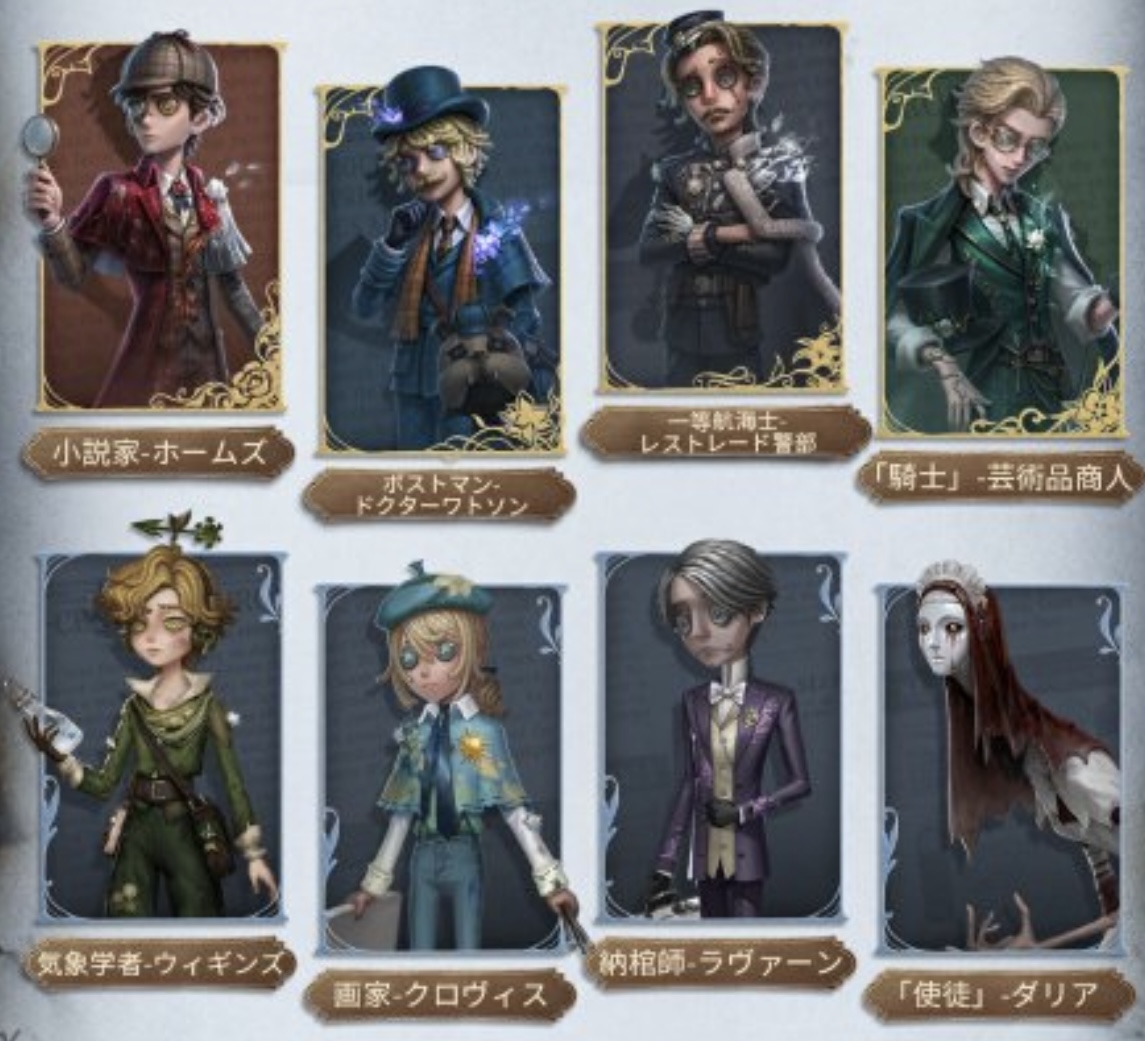Pick the green-suited Knight art dealer card
This screenshot has height=1041, width=1145.
click(1002, 250)
